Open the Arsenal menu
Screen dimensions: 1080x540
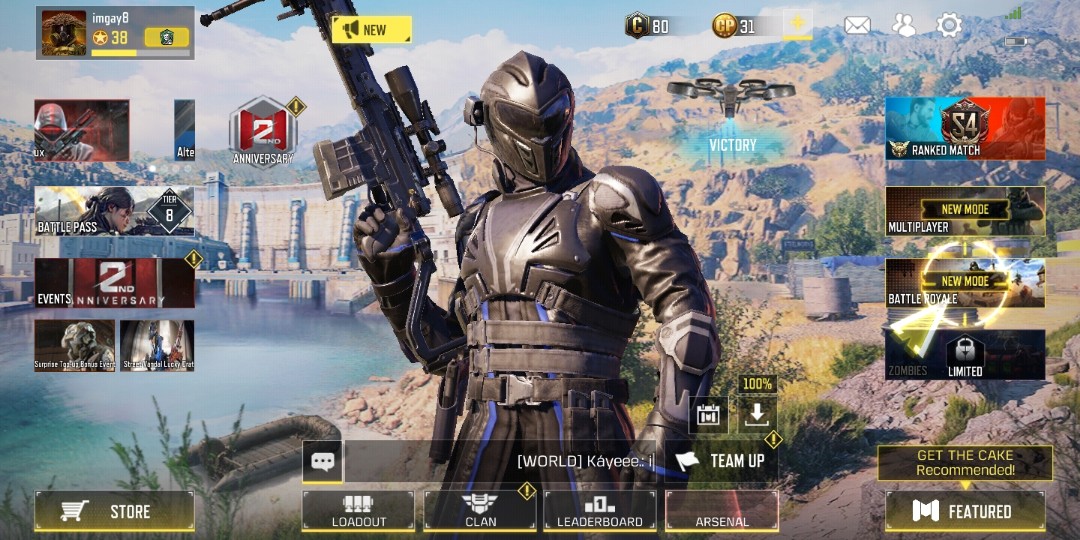pyautogui.click(x=722, y=510)
